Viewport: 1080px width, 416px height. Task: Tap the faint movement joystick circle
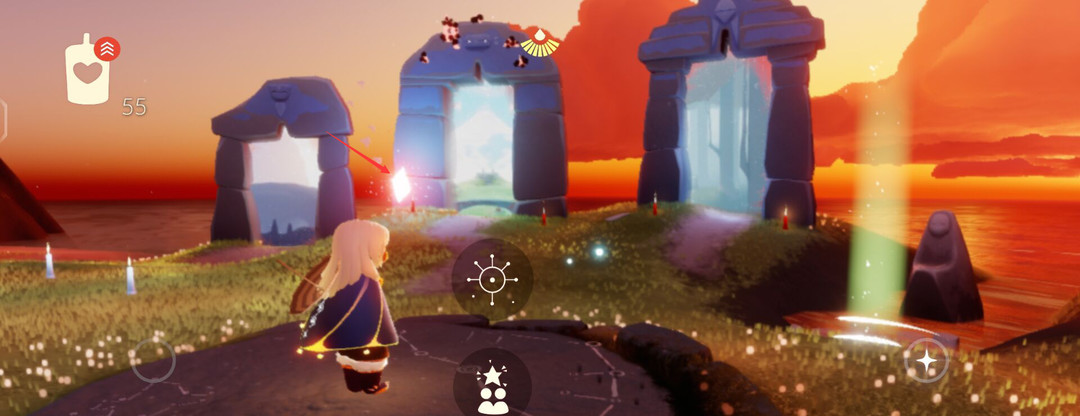click(x=153, y=360)
